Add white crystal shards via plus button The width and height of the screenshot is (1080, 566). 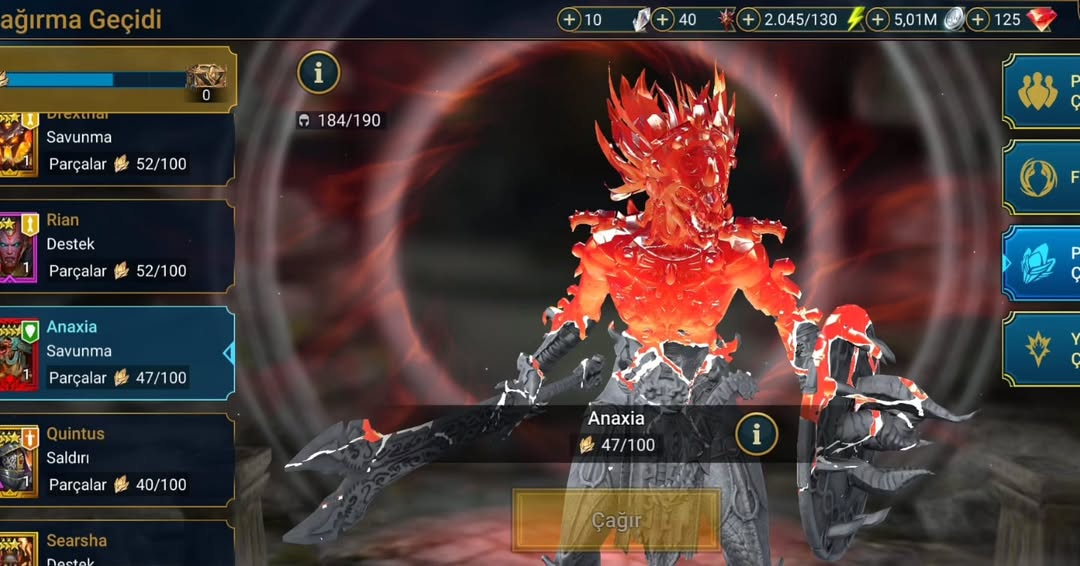[x=569, y=19]
